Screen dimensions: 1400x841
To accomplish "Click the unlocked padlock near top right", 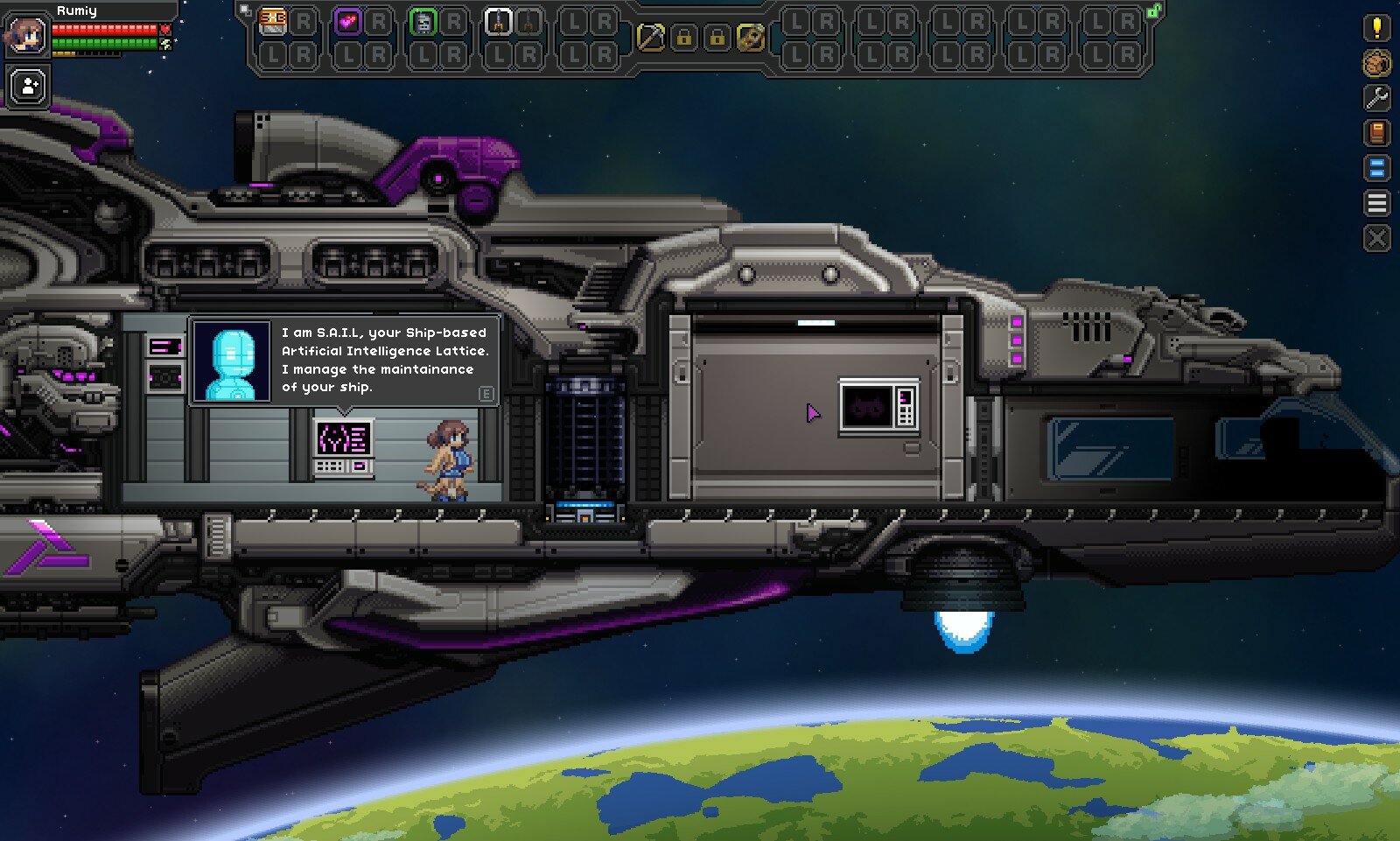I will 1153,11.
